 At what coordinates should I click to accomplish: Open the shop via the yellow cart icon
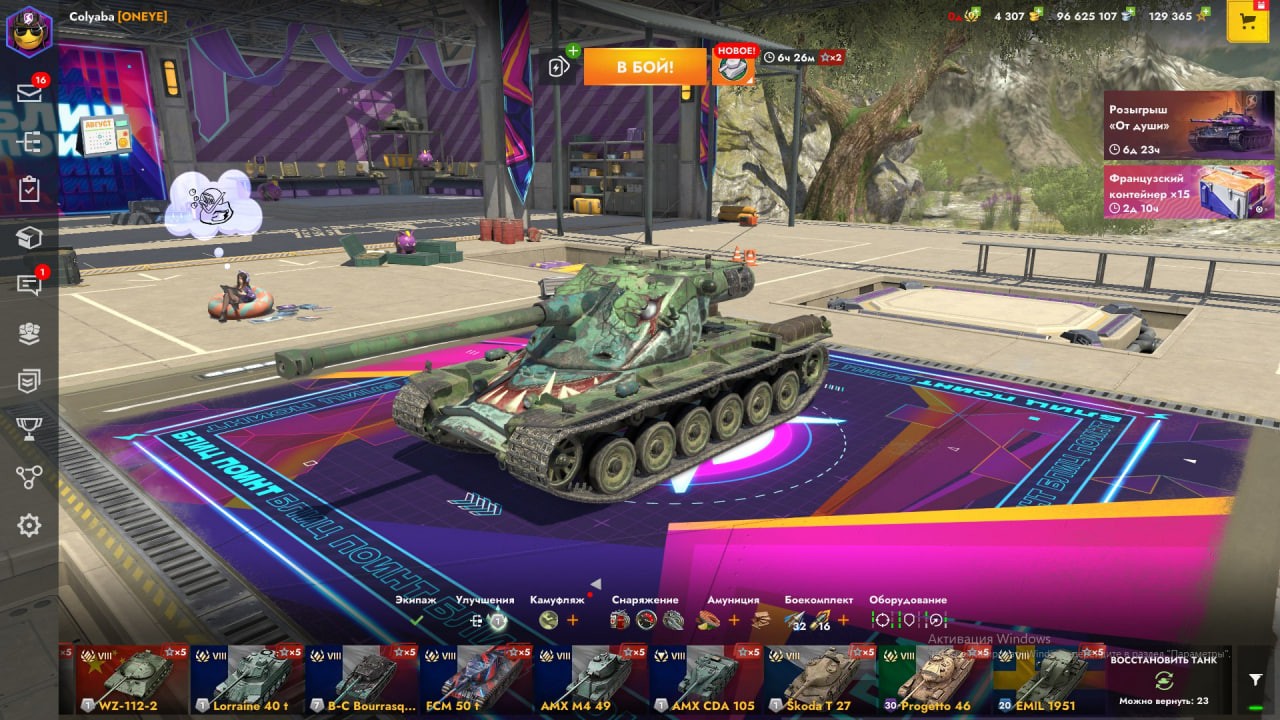pyautogui.click(x=1247, y=22)
